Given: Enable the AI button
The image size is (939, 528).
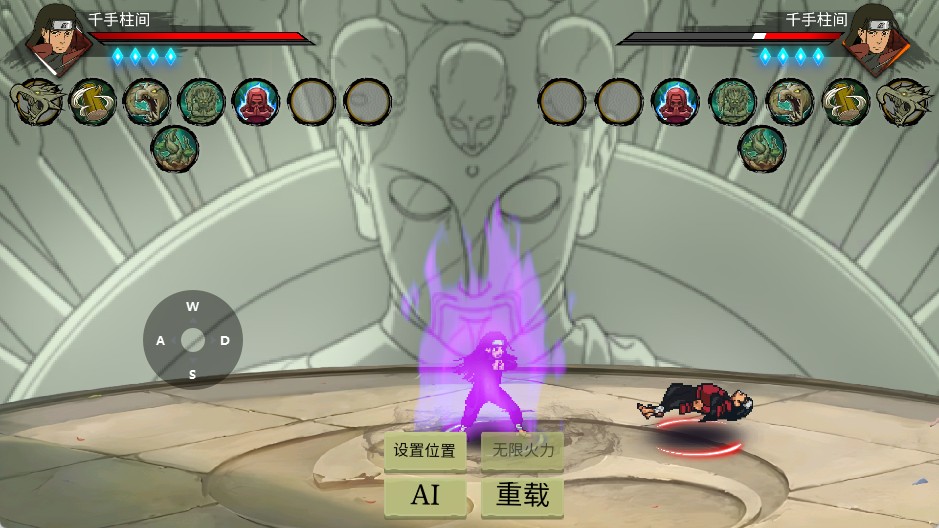Looking at the screenshot, I should pyautogui.click(x=424, y=494).
